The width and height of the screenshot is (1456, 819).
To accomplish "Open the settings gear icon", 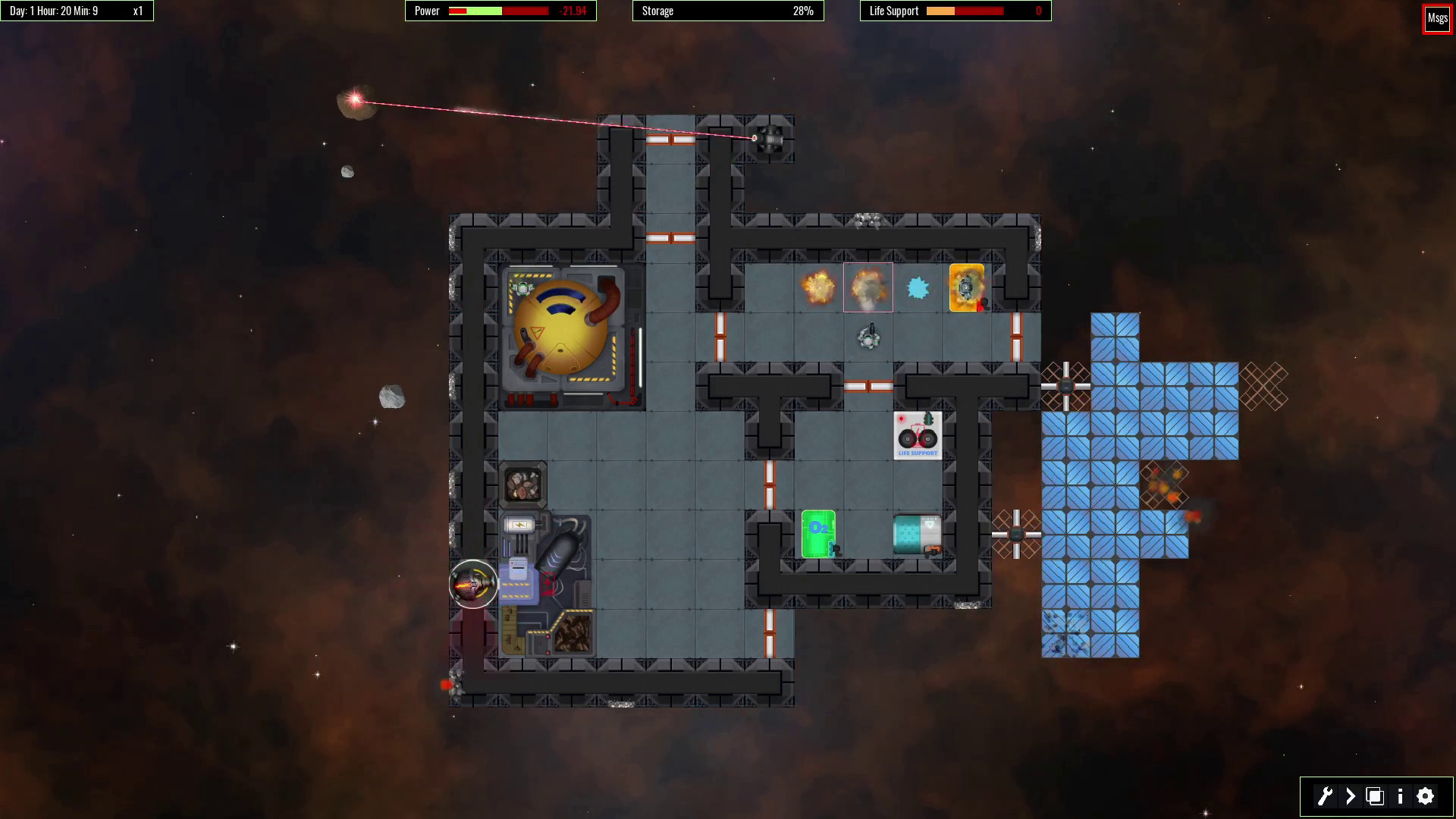I will [1425, 796].
